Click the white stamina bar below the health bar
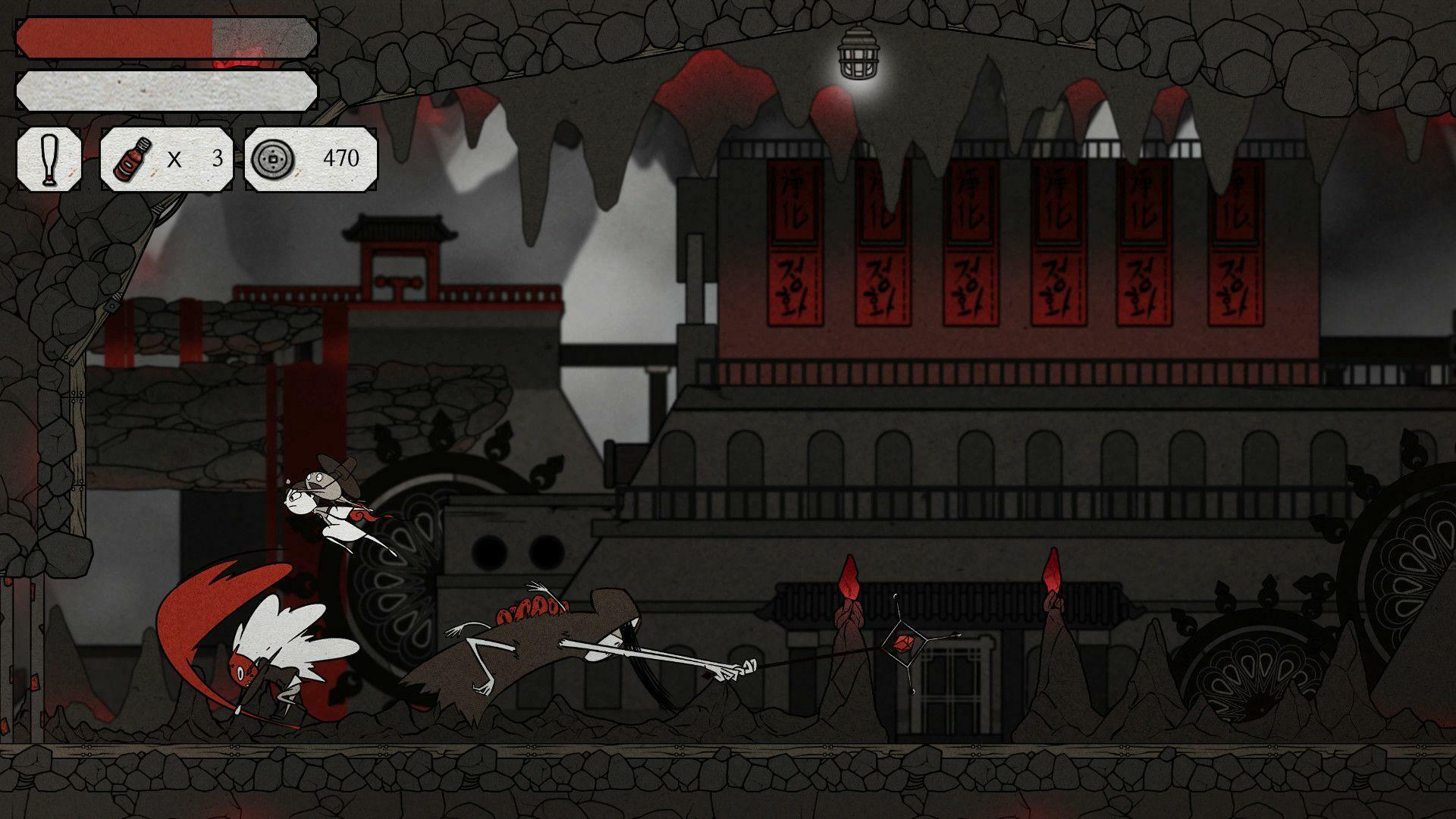Image resolution: width=1456 pixels, height=819 pixels. pos(167,89)
